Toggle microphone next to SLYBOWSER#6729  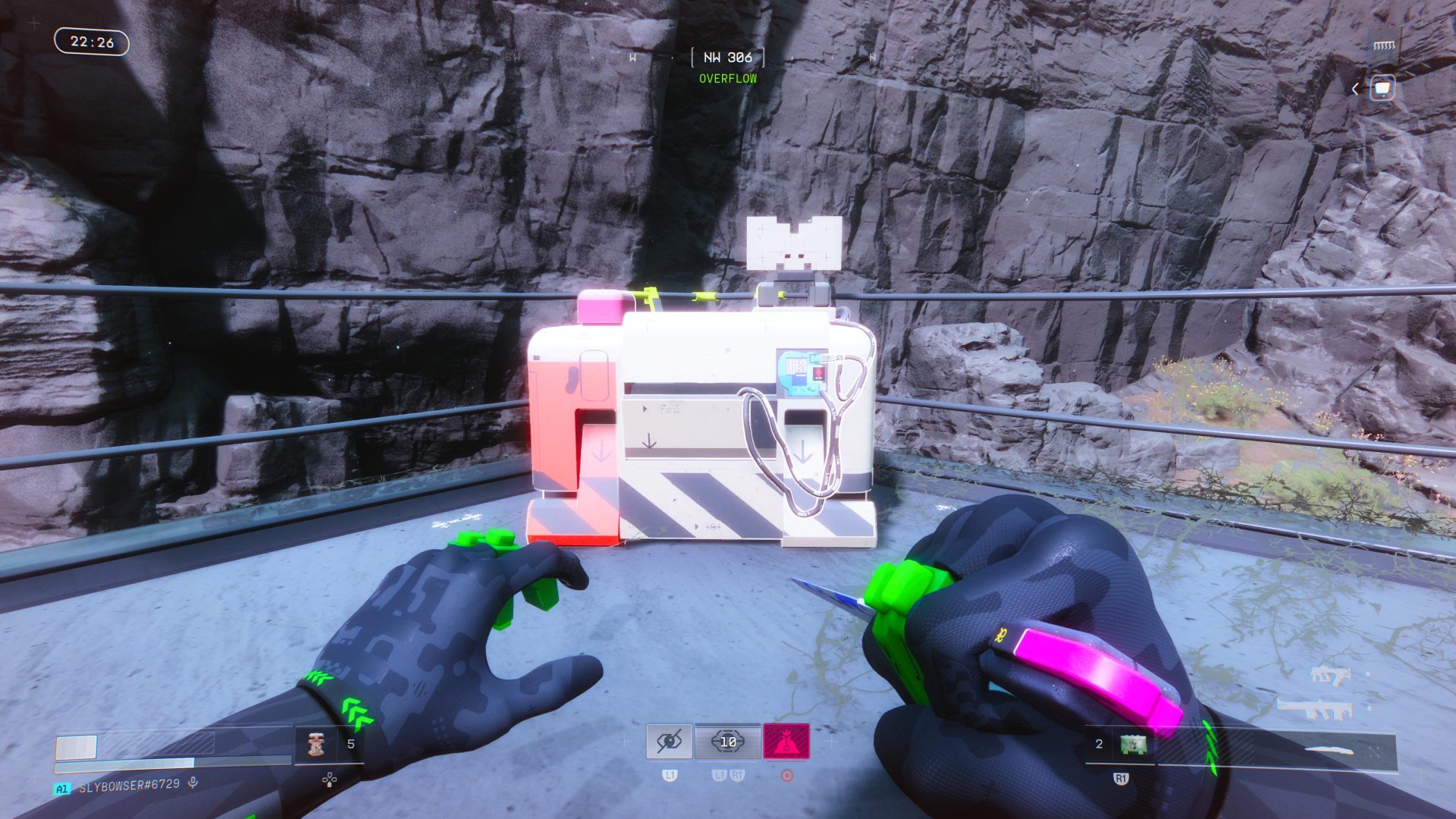pyautogui.click(x=193, y=783)
